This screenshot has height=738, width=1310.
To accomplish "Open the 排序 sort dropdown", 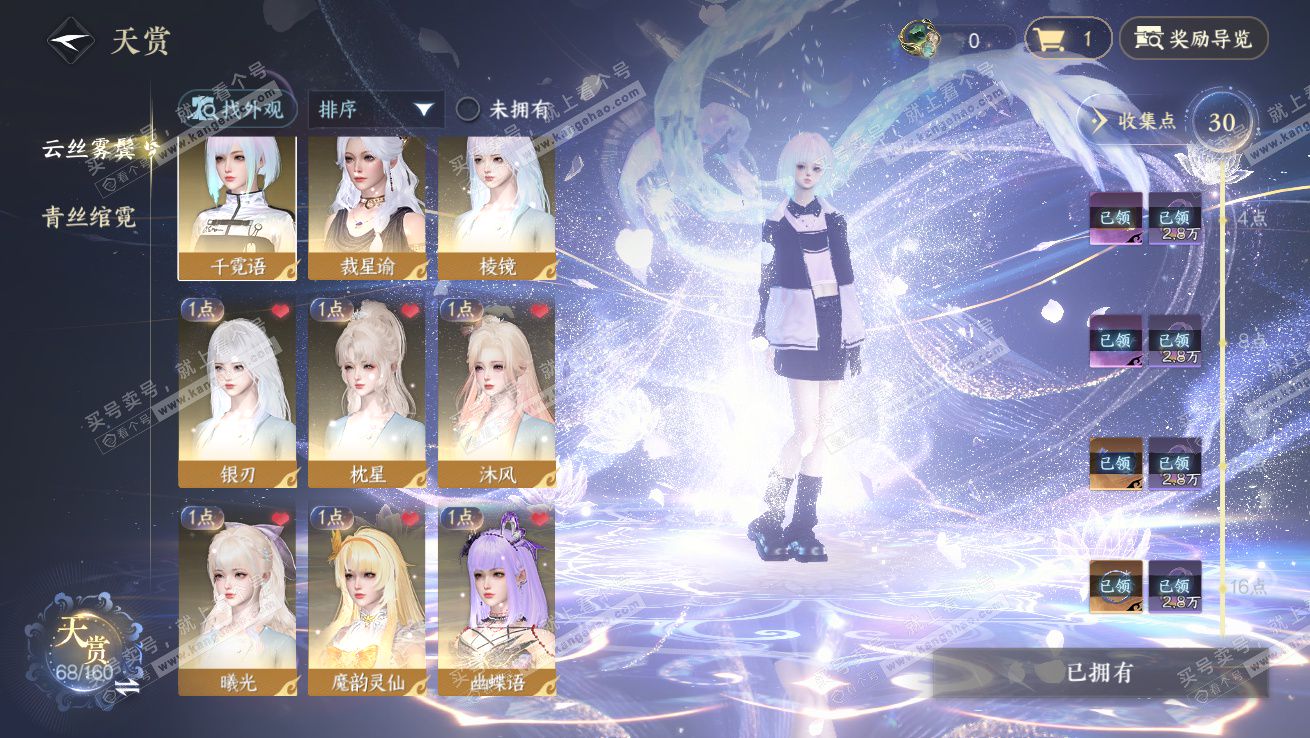I will pyautogui.click(x=376, y=109).
